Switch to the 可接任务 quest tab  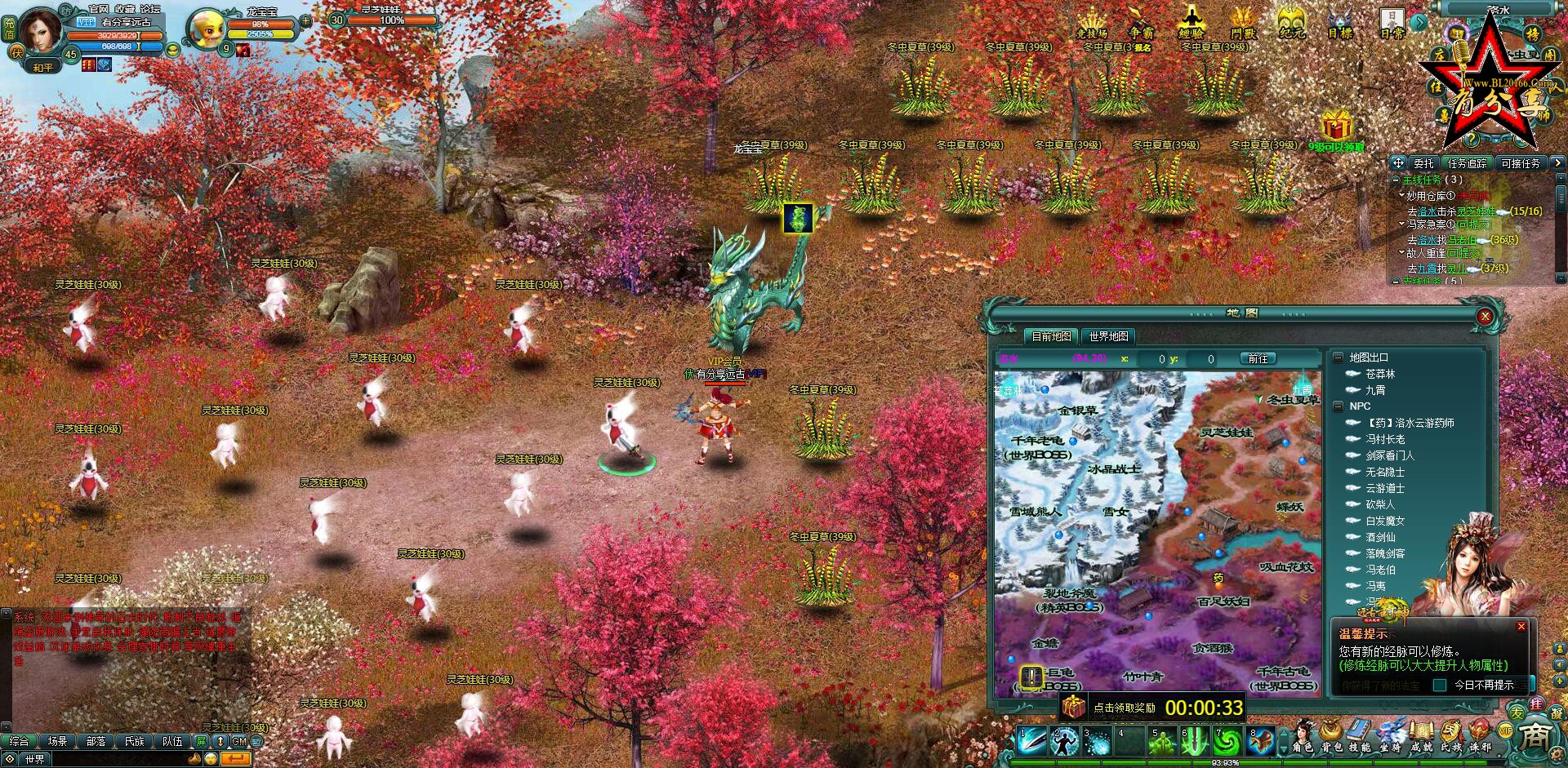pyautogui.click(x=1520, y=163)
